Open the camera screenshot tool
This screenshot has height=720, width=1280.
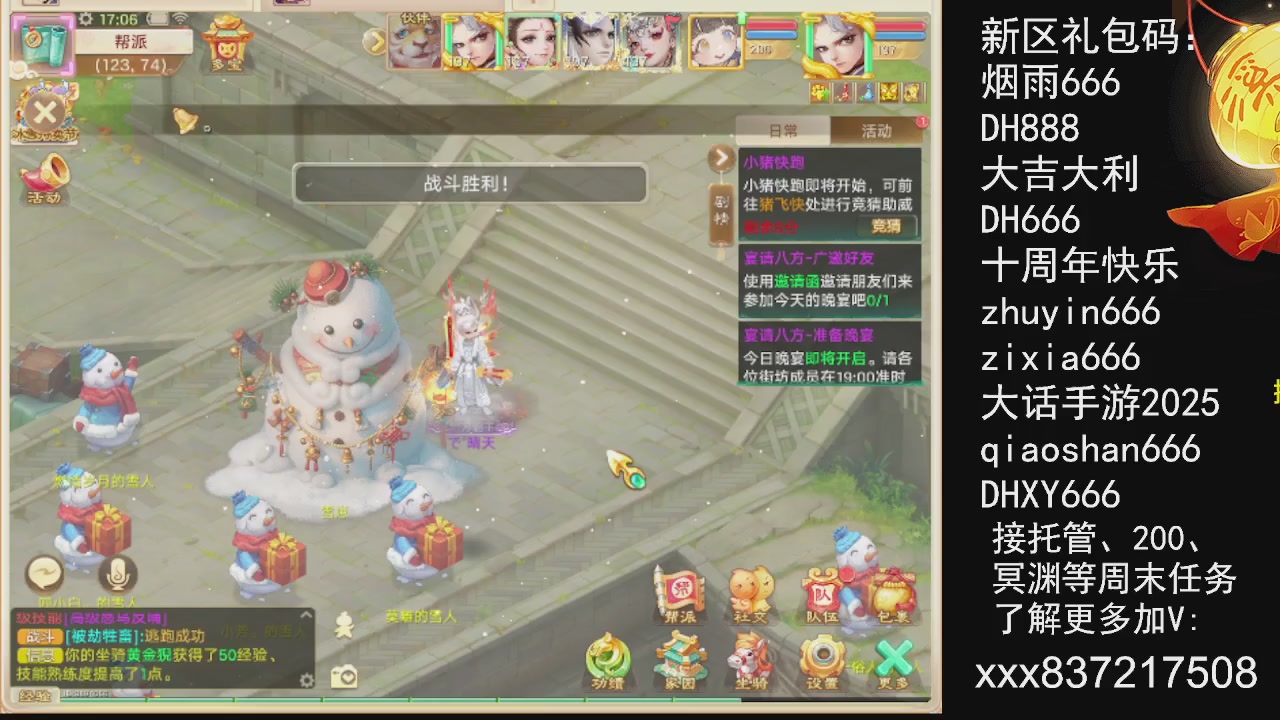(345, 676)
